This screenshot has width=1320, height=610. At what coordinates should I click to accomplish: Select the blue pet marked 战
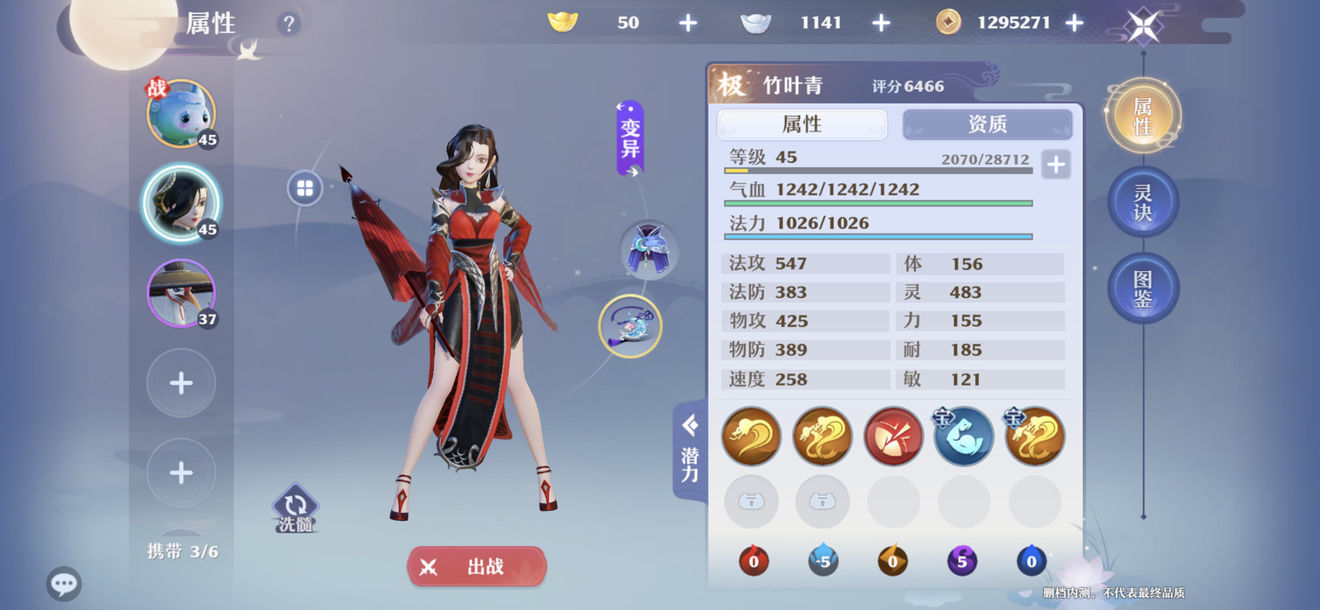point(181,114)
